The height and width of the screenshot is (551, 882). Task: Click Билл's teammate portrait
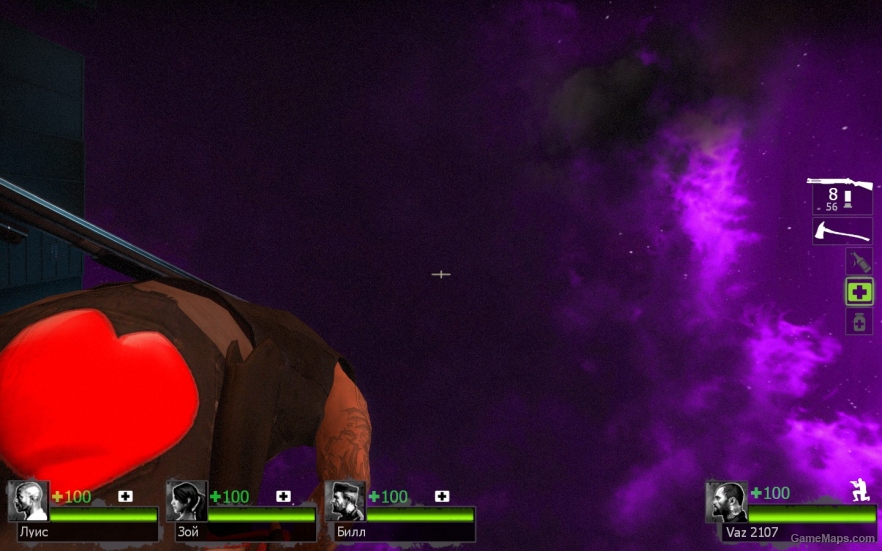tap(345, 500)
